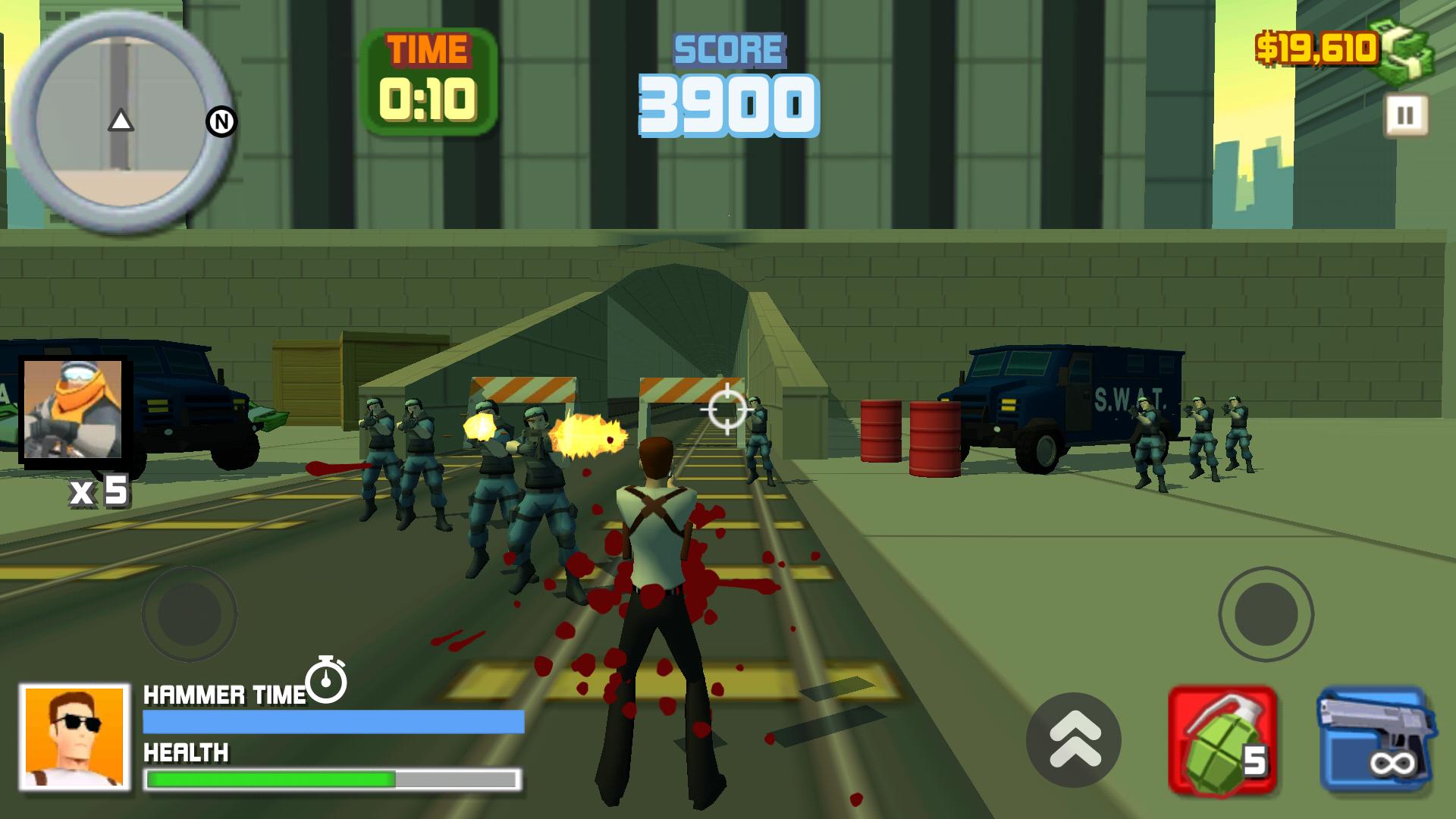
Task: Tap the upward arrow inside the compass
Action: [x=121, y=120]
